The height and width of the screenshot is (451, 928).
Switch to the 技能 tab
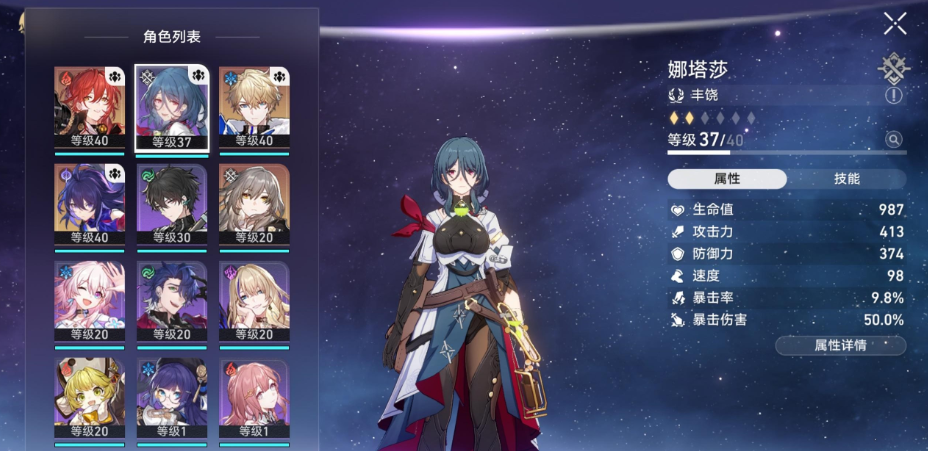846,179
